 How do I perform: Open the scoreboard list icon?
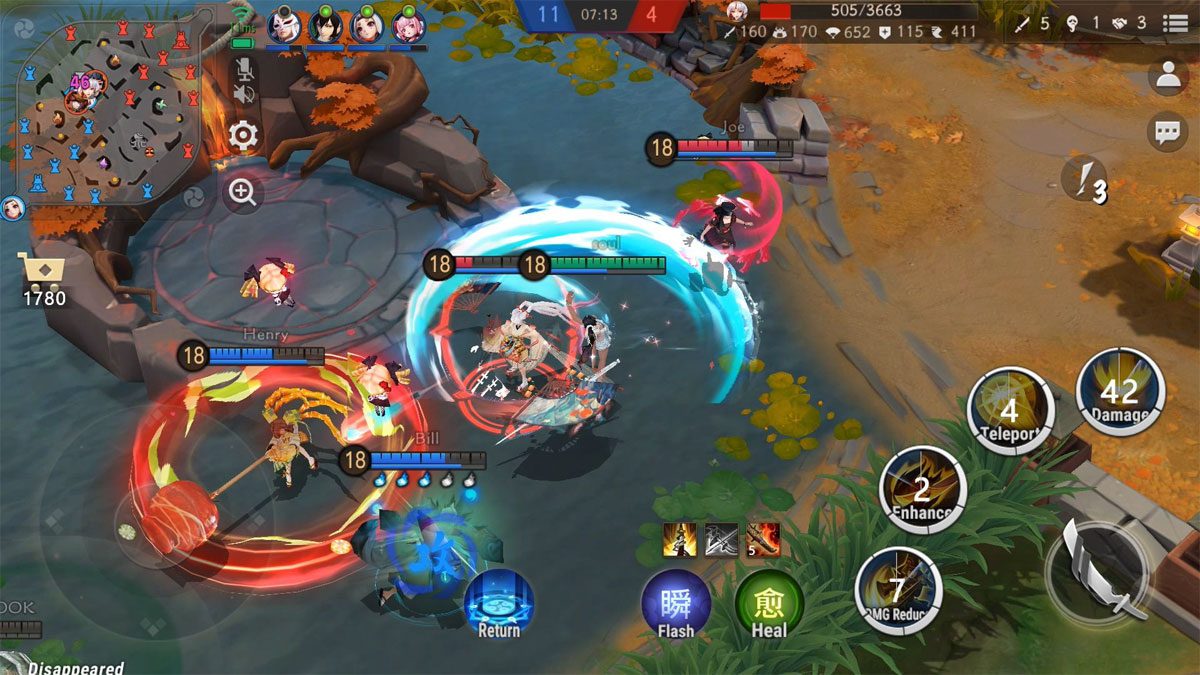1176,24
